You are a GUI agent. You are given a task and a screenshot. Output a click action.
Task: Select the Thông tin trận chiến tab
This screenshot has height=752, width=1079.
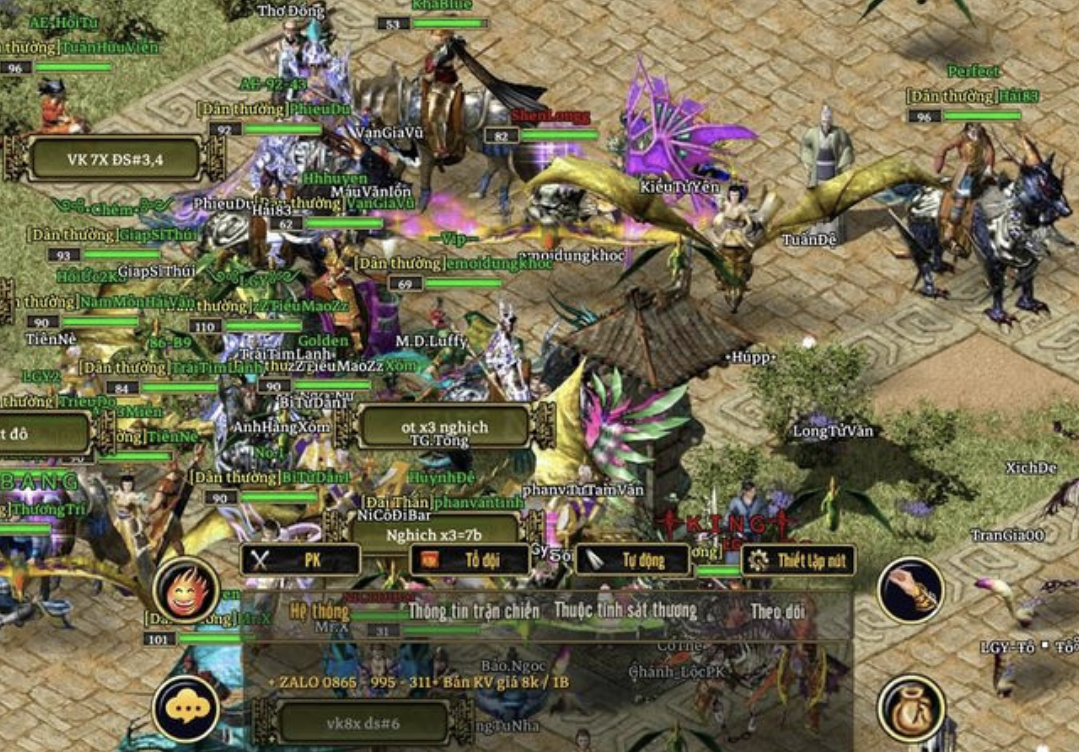pos(474,611)
